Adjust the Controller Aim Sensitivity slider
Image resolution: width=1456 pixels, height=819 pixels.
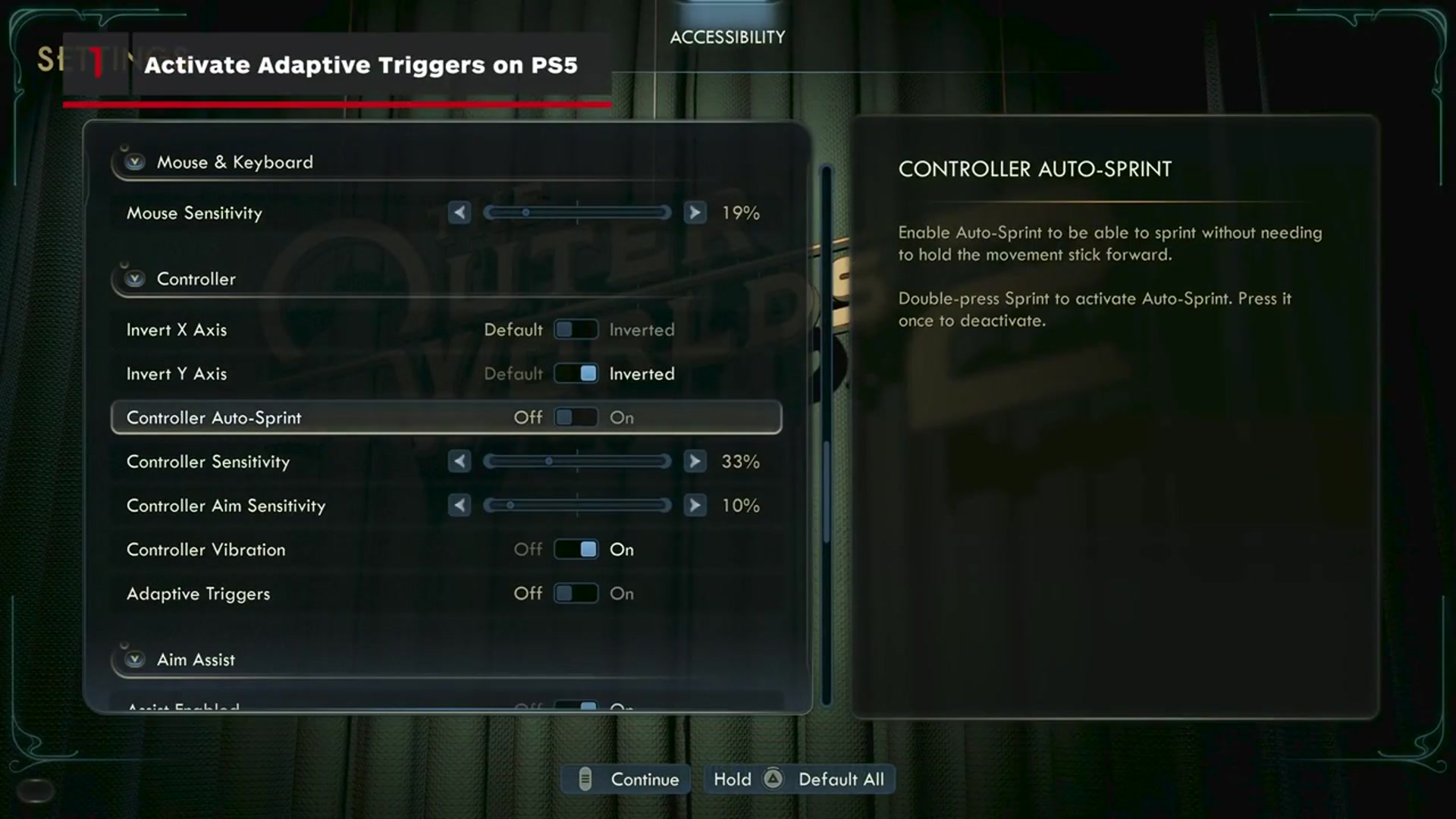point(577,506)
